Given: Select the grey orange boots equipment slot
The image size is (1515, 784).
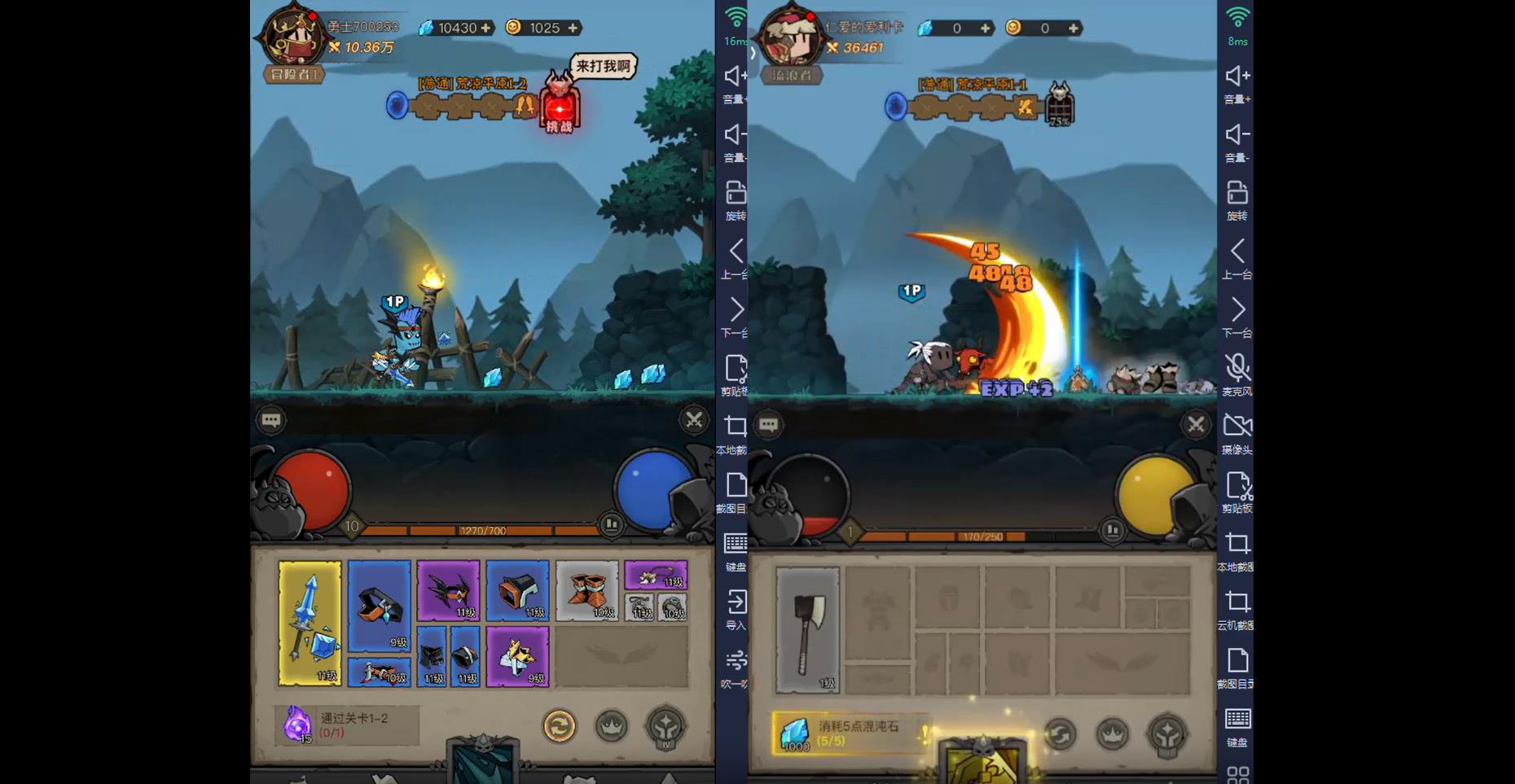Looking at the screenshot, I should point(586,591).
